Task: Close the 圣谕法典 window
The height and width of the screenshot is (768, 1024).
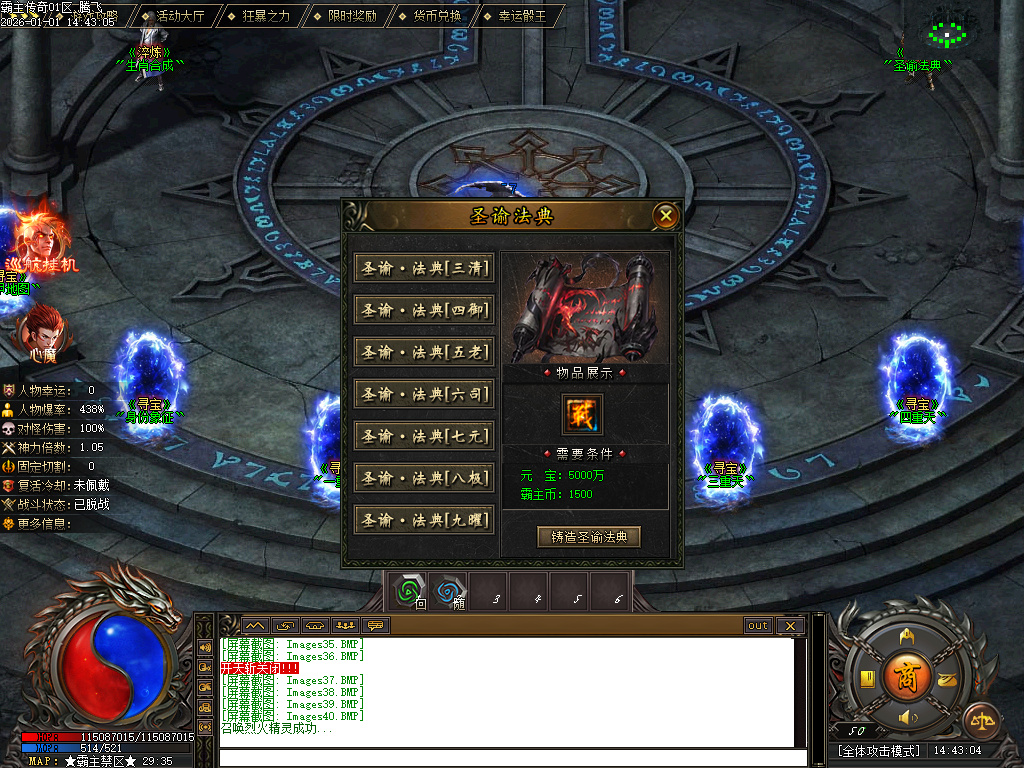Action: point(666,215)
